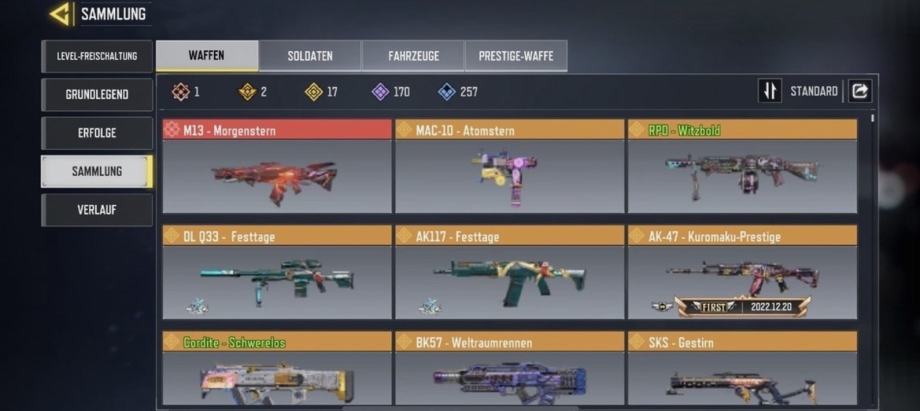Show the Verlauf history section
Viewport: 920px width, 411px height.
click(x=97, y=210)
